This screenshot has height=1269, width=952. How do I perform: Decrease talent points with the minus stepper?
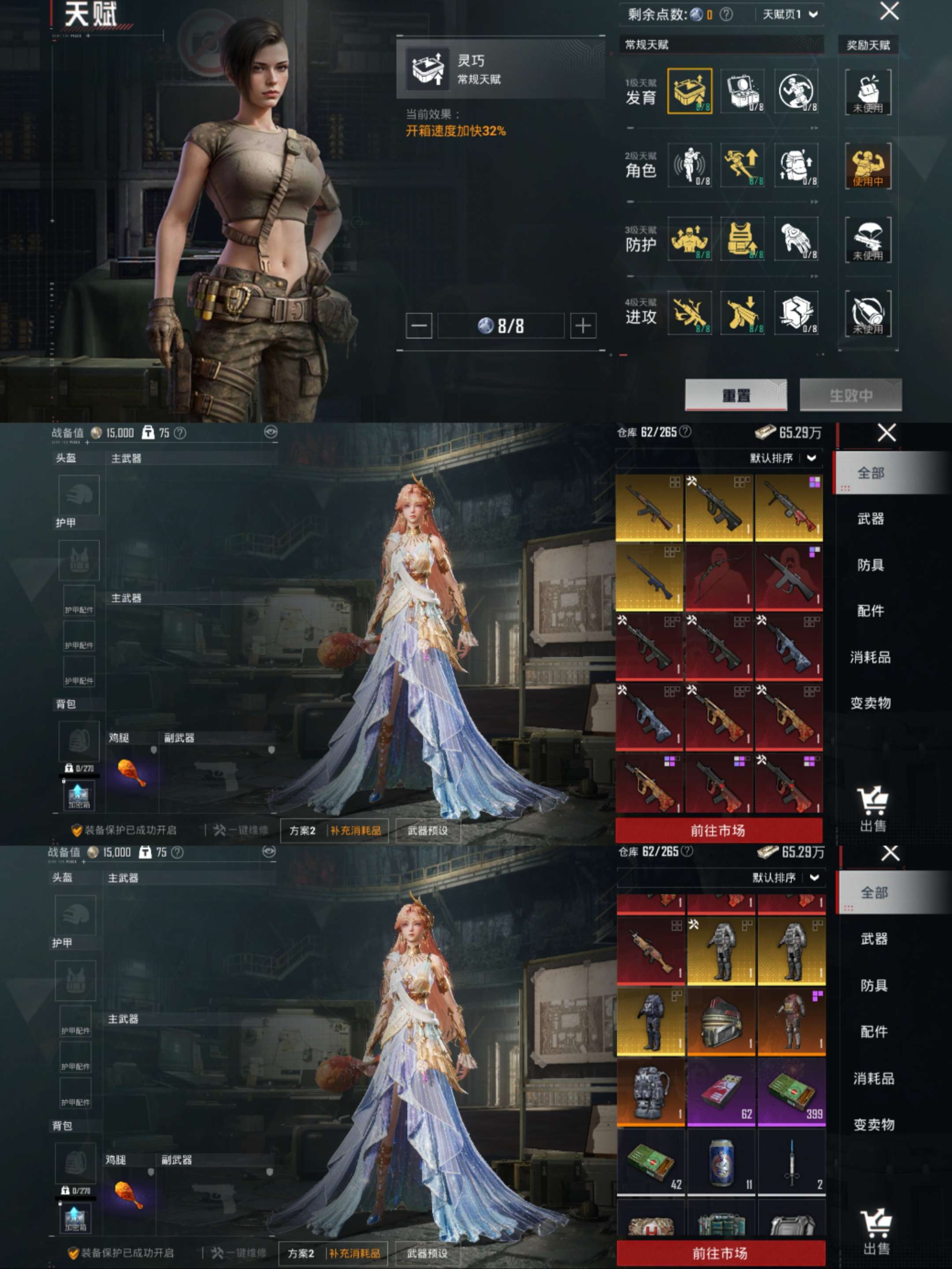[419, 326]
